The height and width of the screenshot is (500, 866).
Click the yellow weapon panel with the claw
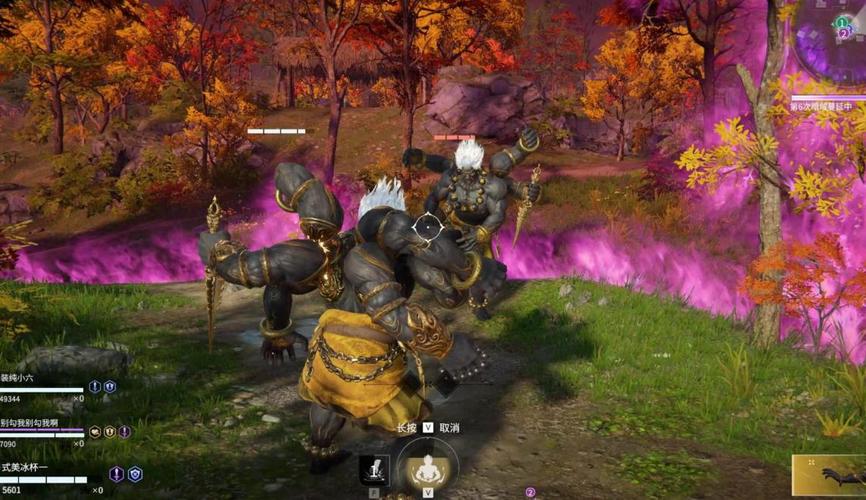(x=829, y=476)
